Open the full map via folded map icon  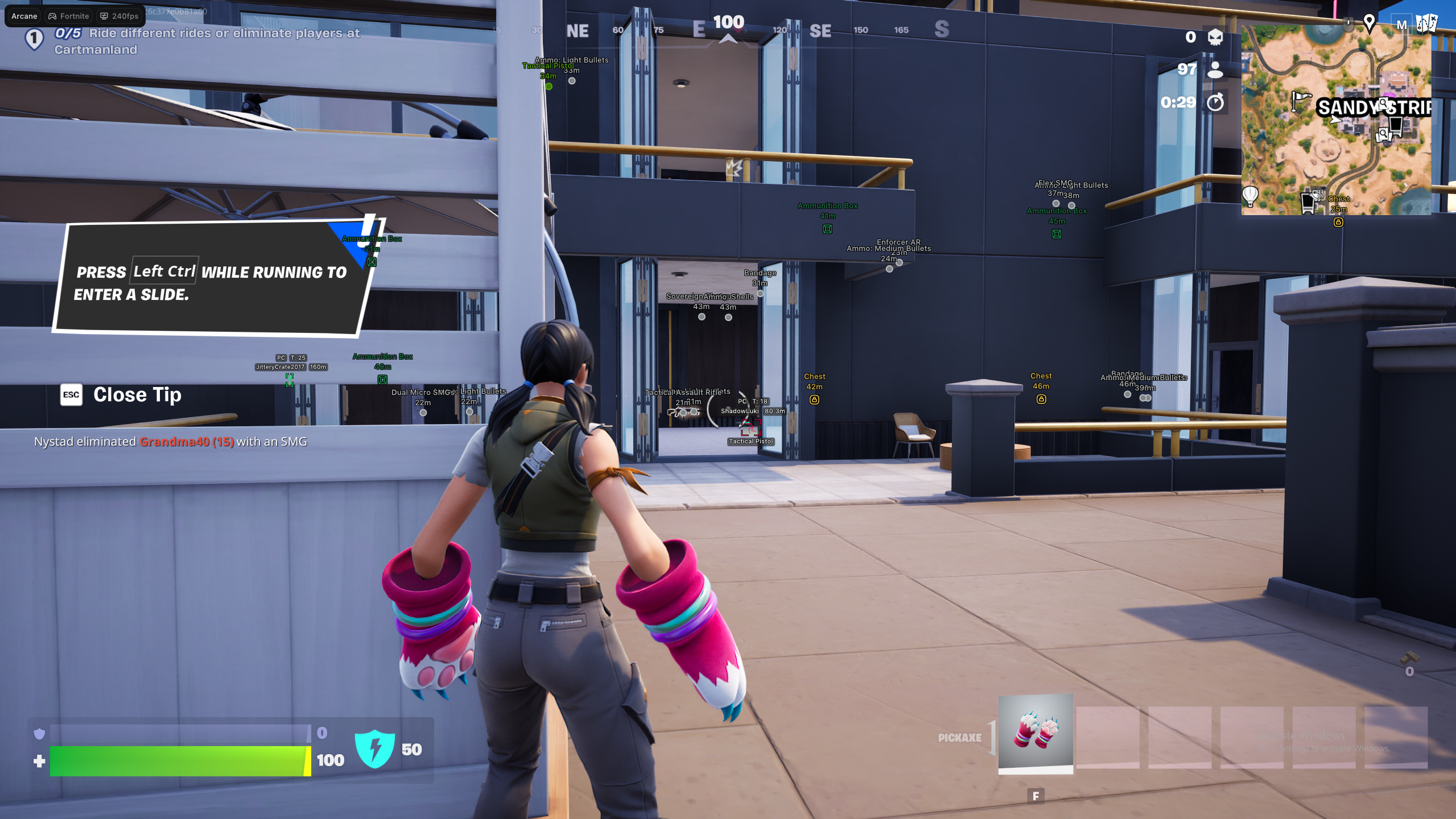[1426, 24]
